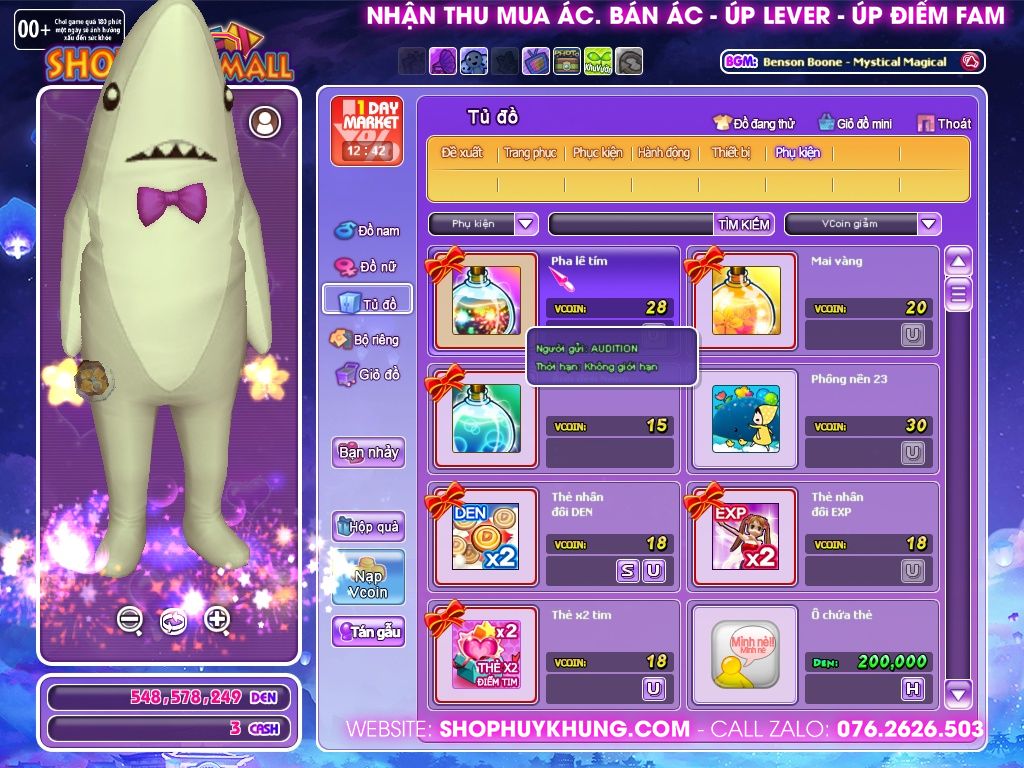1024x768 pixels.
Task: Zoom out on the character preview
Action: [x=130, y=620]
